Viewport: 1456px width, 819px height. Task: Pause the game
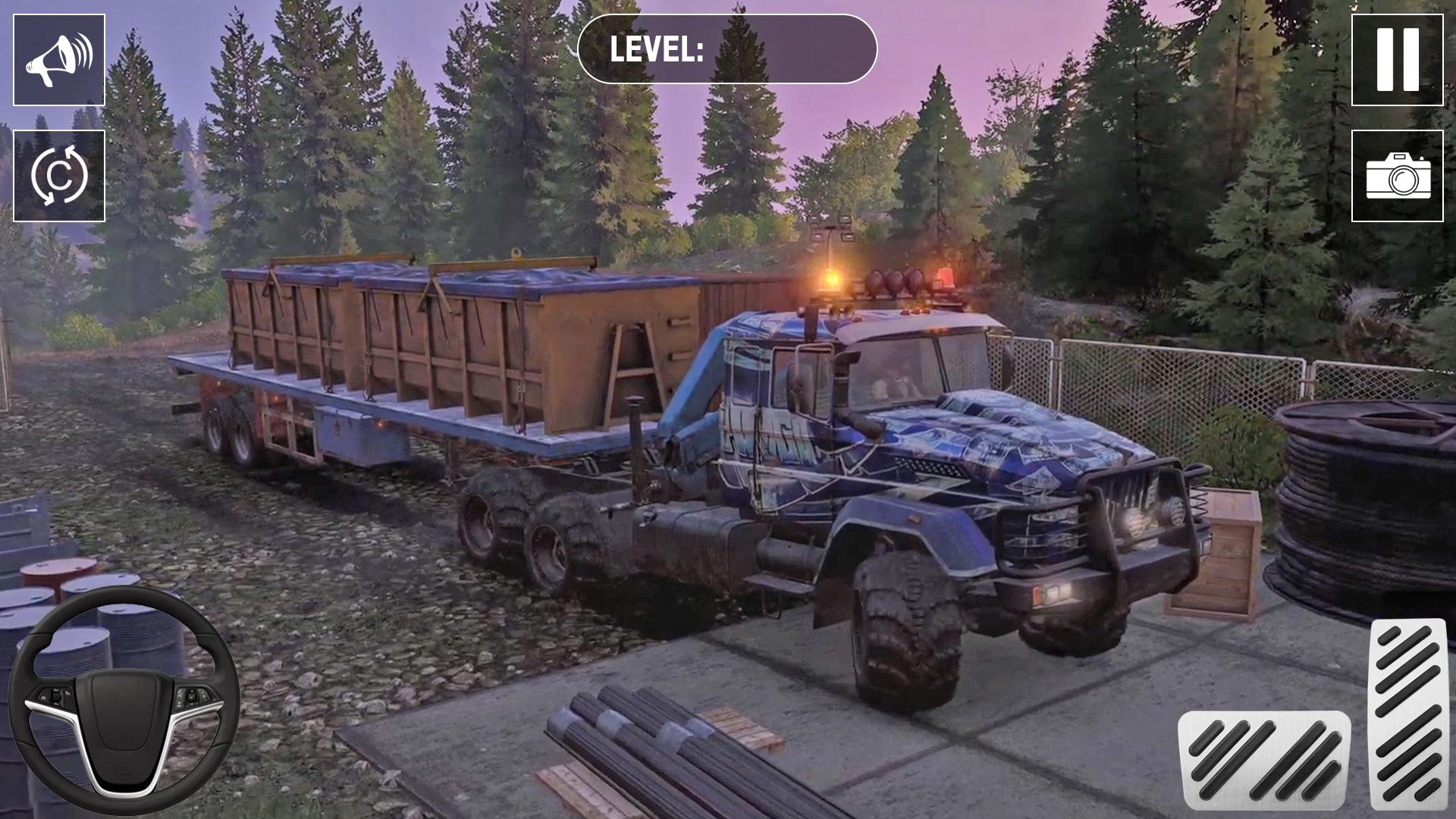(1397, 60)
